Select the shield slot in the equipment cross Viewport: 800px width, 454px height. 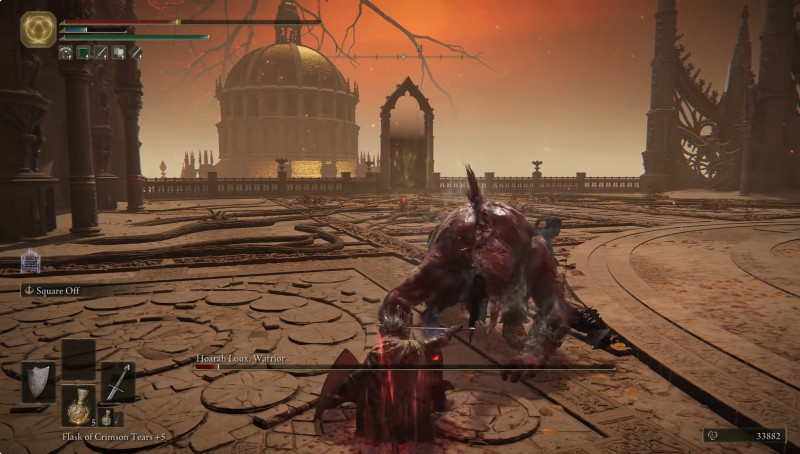39,381
